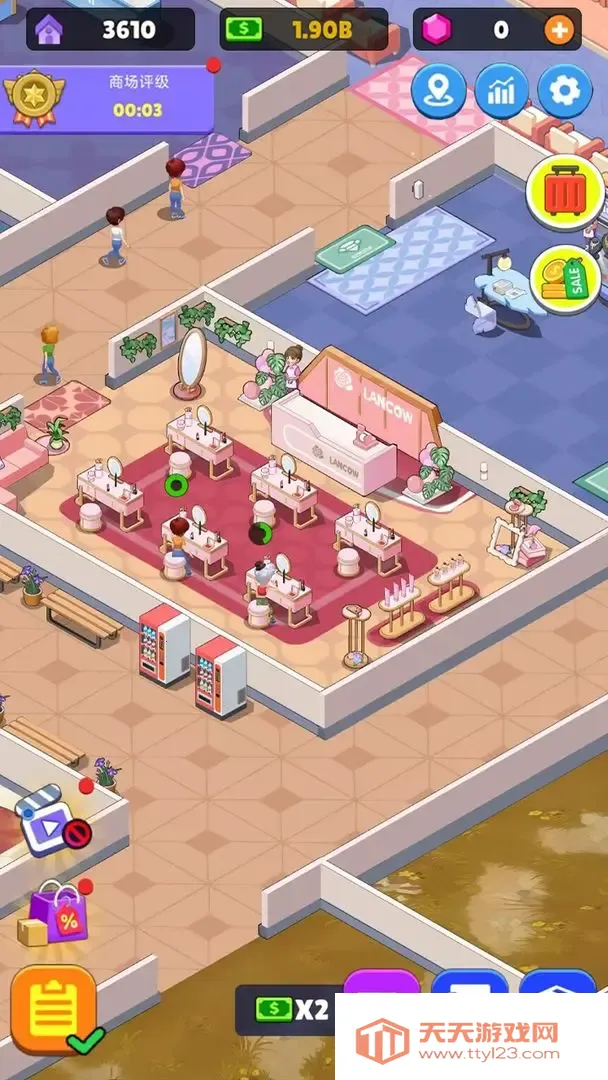The image size is (608, 1080).
Task: Open the map location pin button
Action: (438, 92)
